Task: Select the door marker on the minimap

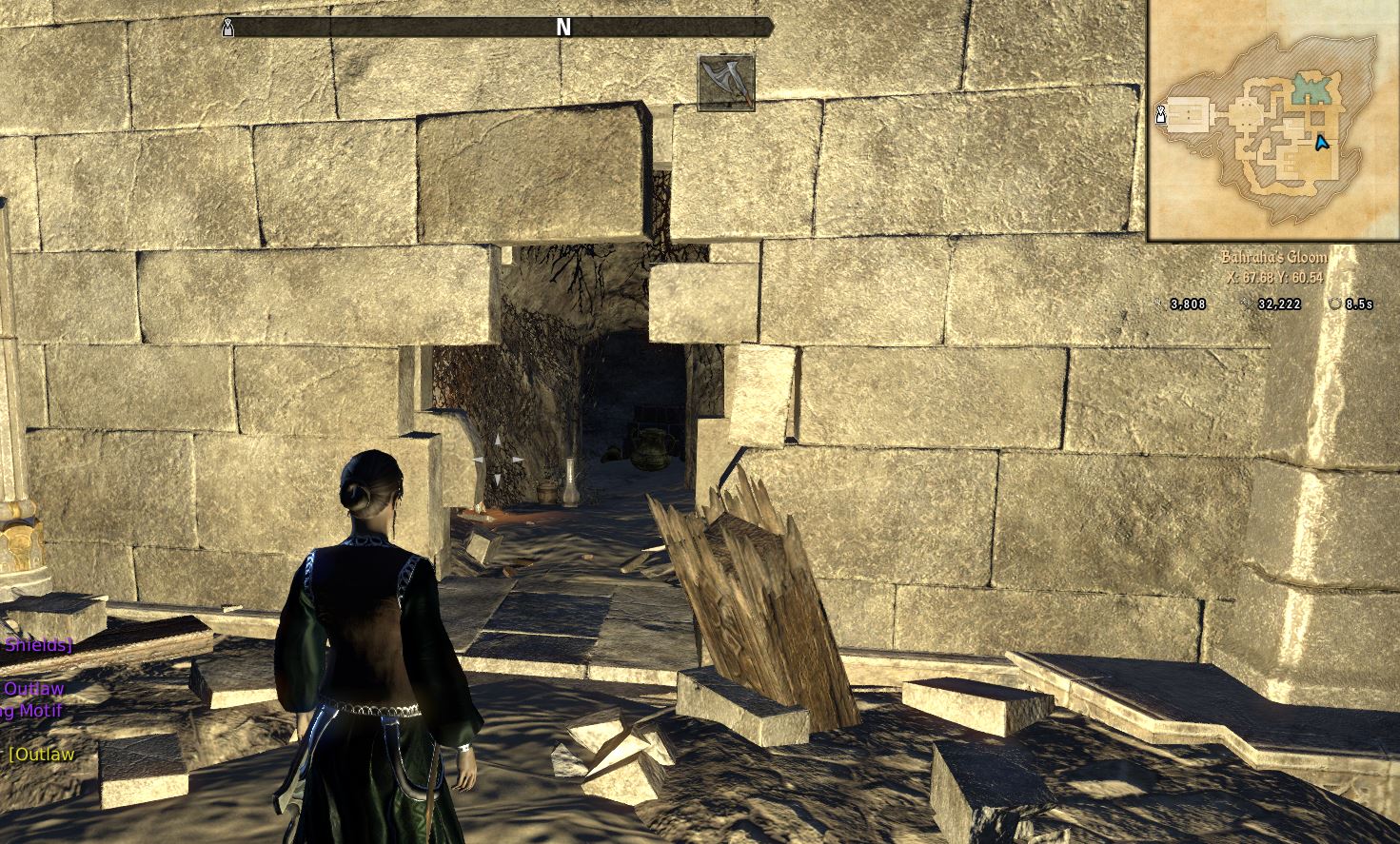Action: click(x=1161, y=115)
